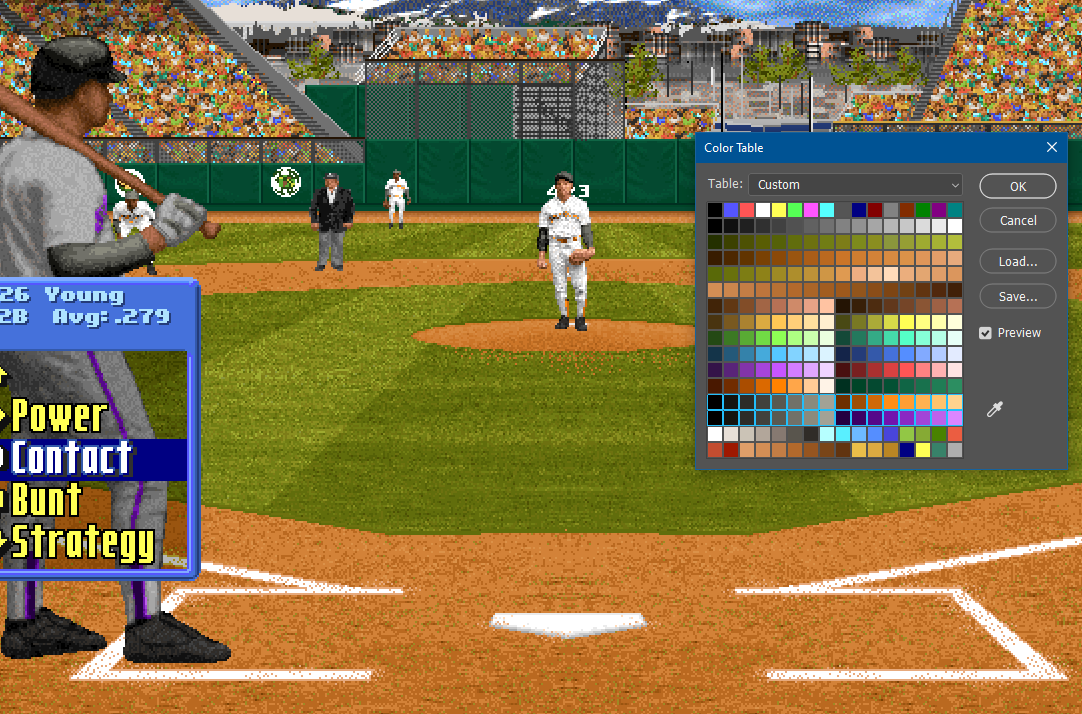Close the Color Table window
1082x714 pixels.
(1051, 148)
